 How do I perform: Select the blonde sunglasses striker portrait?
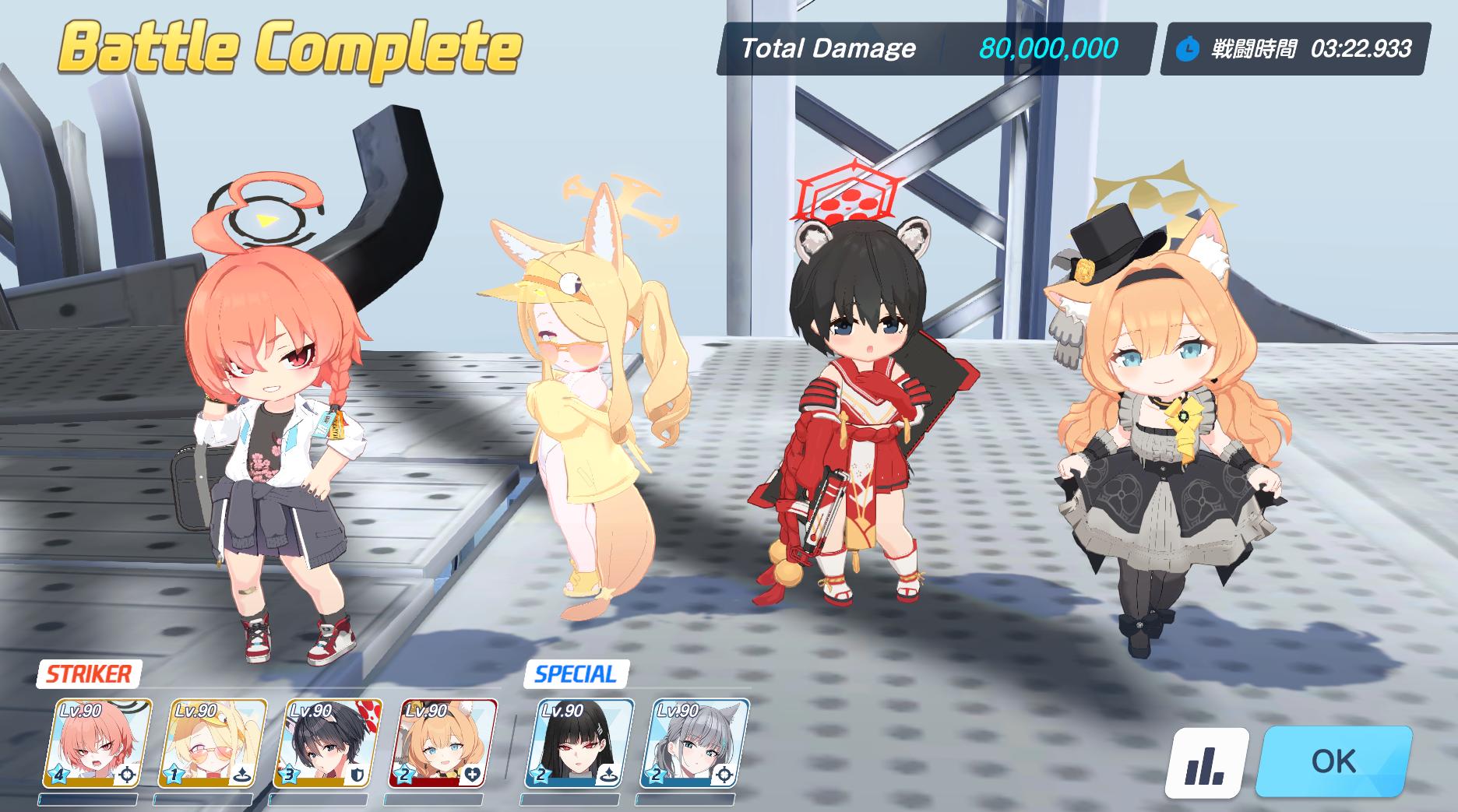(x=212, y=744)
